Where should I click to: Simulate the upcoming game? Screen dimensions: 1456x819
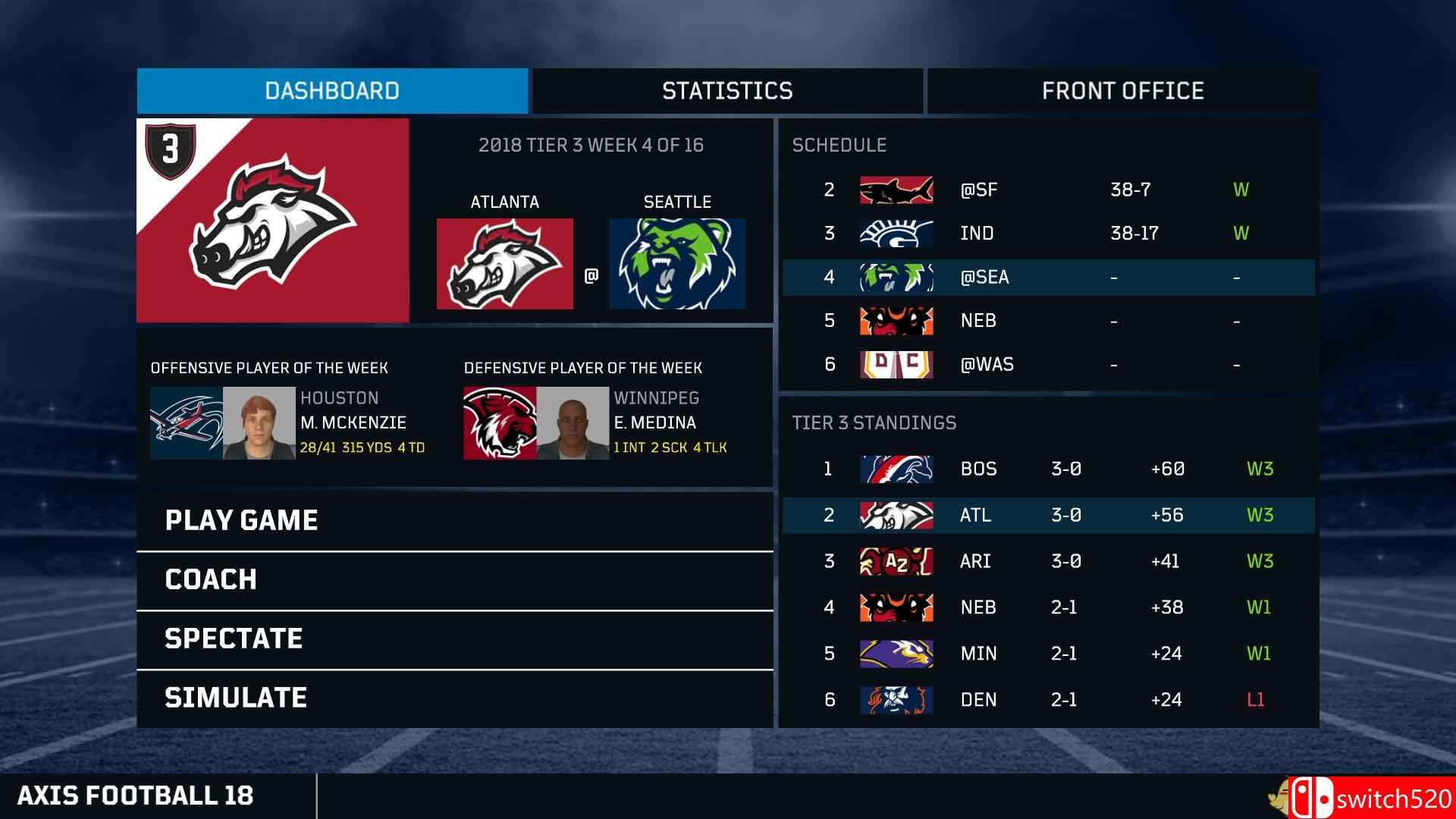pyautogui.click(x=454, y=698)
